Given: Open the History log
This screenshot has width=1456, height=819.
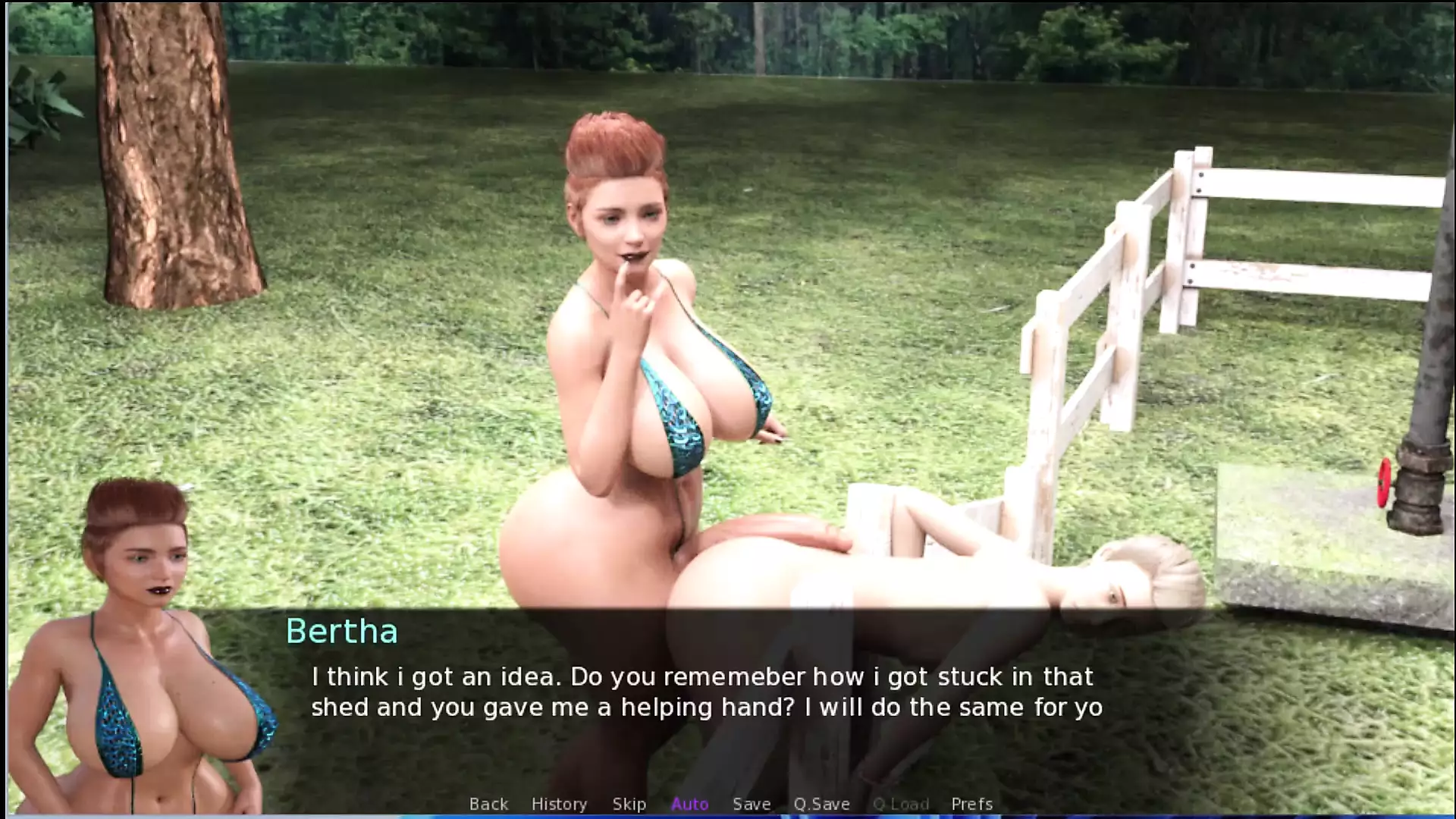Looking at the screenshot, I should point(559,804).
